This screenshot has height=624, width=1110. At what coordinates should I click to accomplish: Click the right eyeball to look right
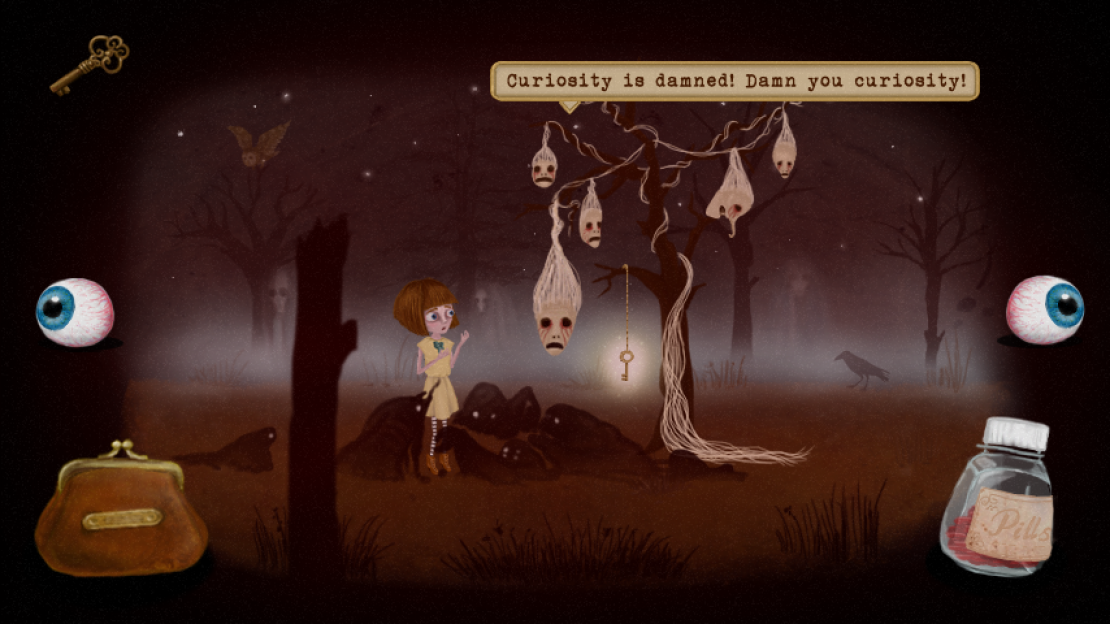1045,310
